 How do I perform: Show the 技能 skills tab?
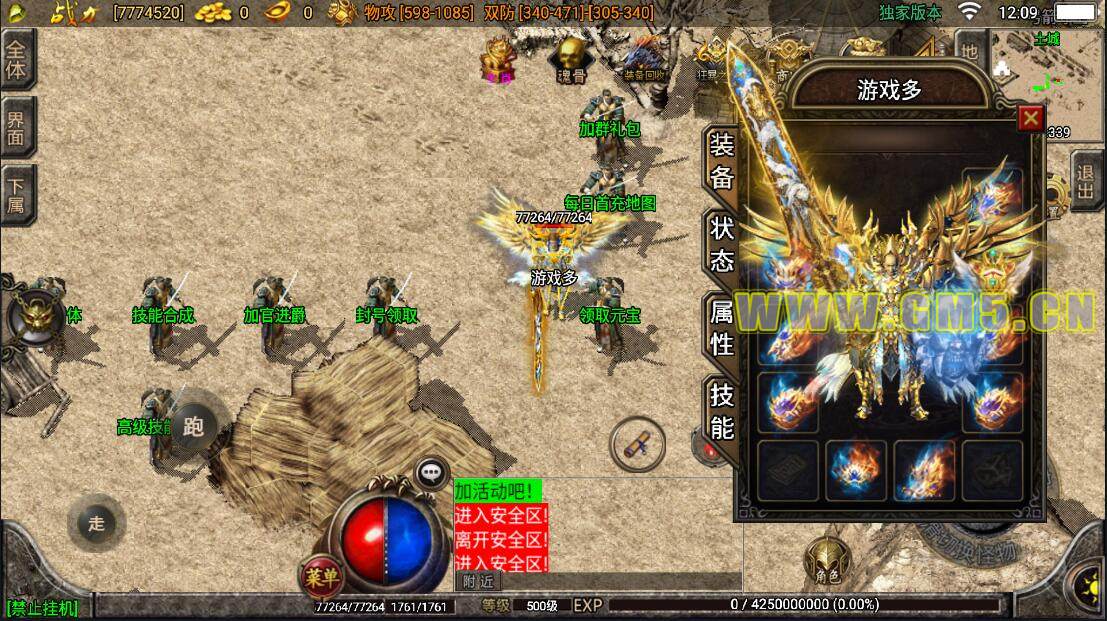722,411
